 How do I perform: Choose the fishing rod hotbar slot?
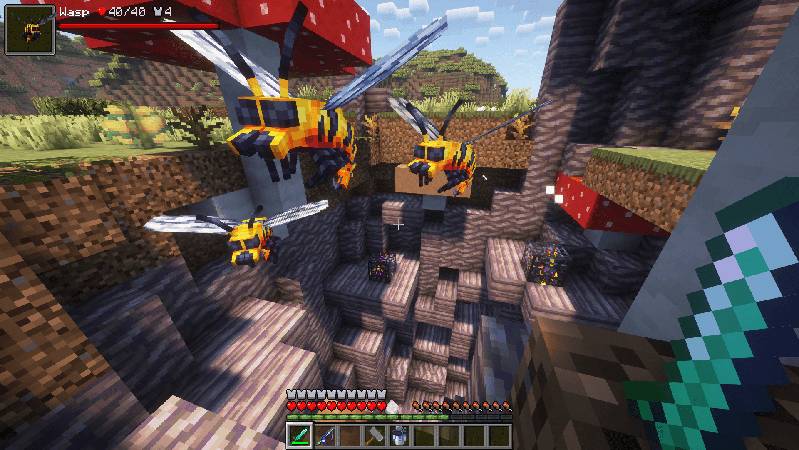[324, 435]
